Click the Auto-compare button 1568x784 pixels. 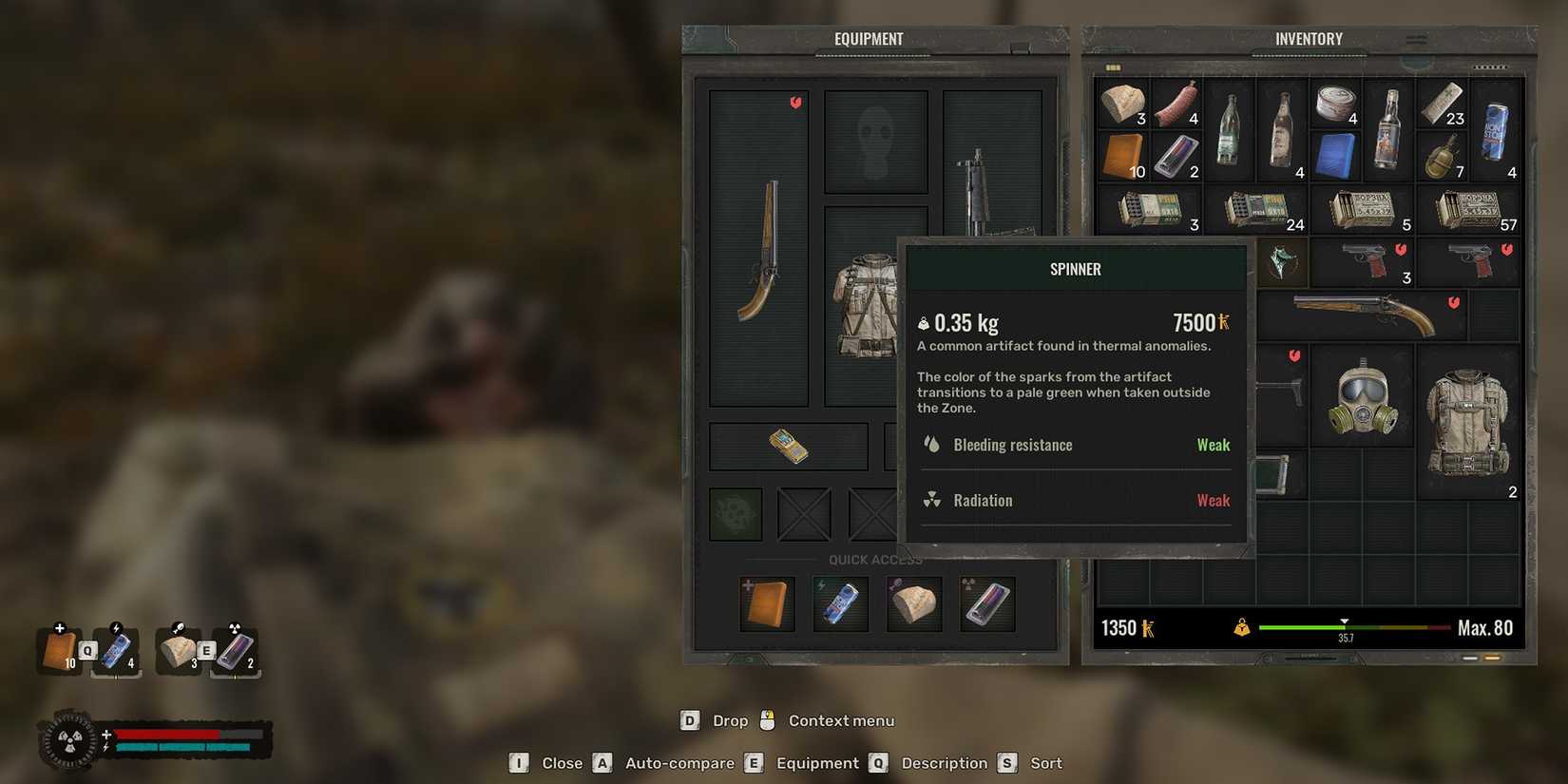coord(679,762)
